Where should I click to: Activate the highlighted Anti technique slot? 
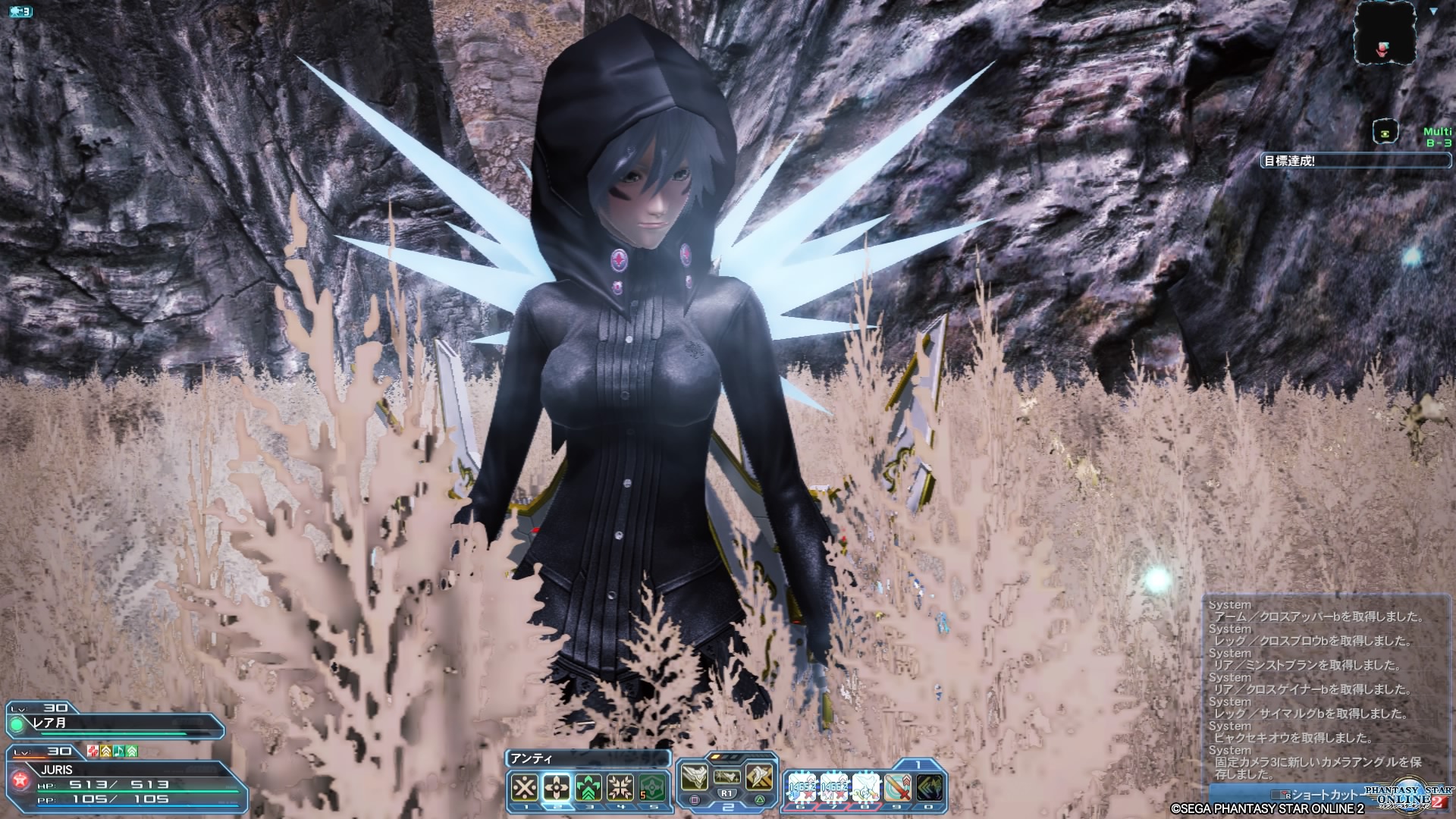556,788
